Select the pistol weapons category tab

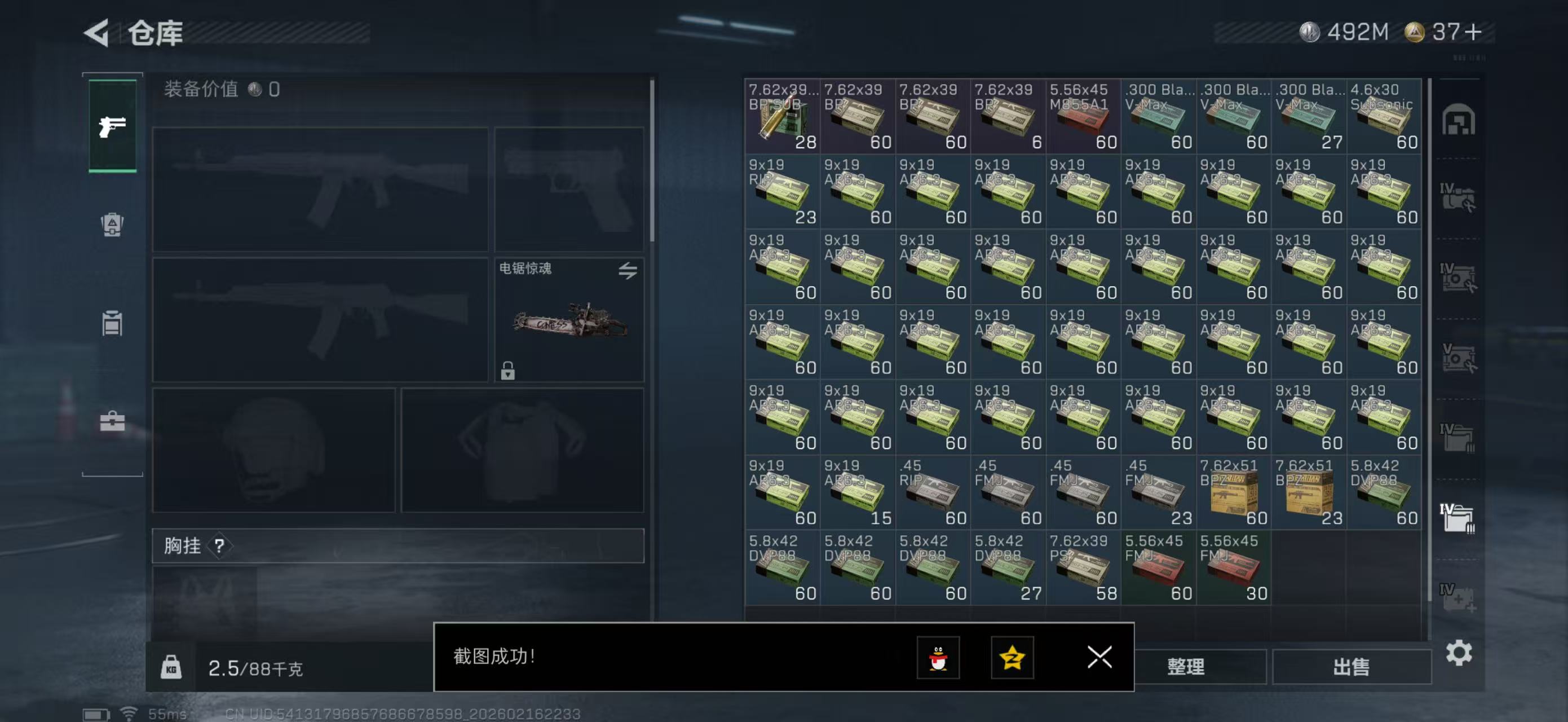pyautogui.click(x=113, y=125)
